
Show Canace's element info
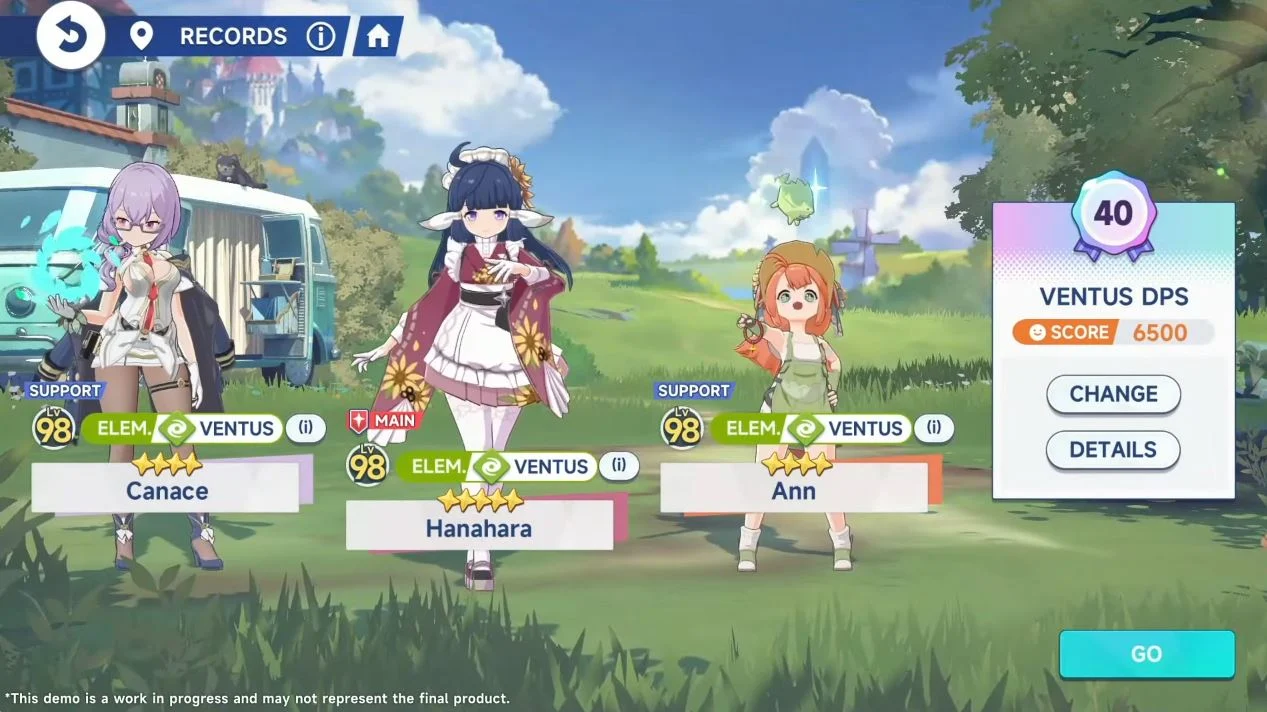(x=305, y=429)
